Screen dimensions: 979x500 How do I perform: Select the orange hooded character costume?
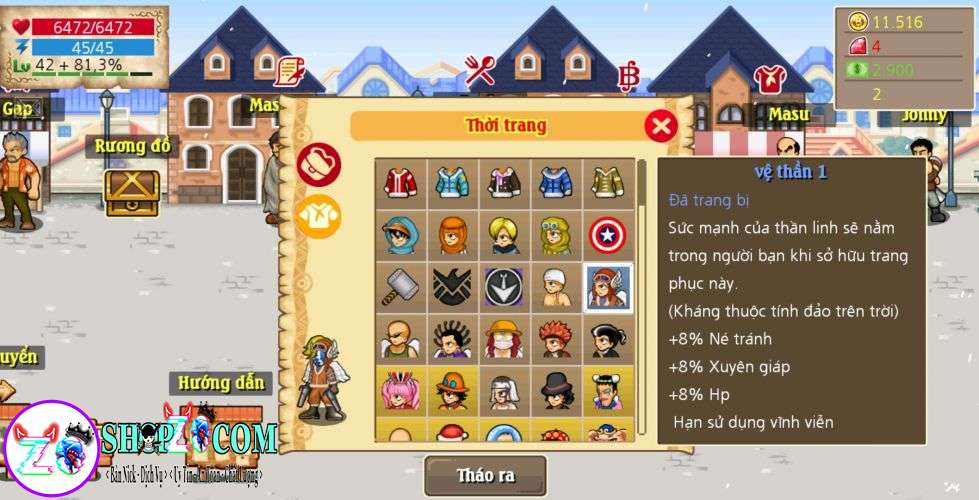click(x=452, y=235)
